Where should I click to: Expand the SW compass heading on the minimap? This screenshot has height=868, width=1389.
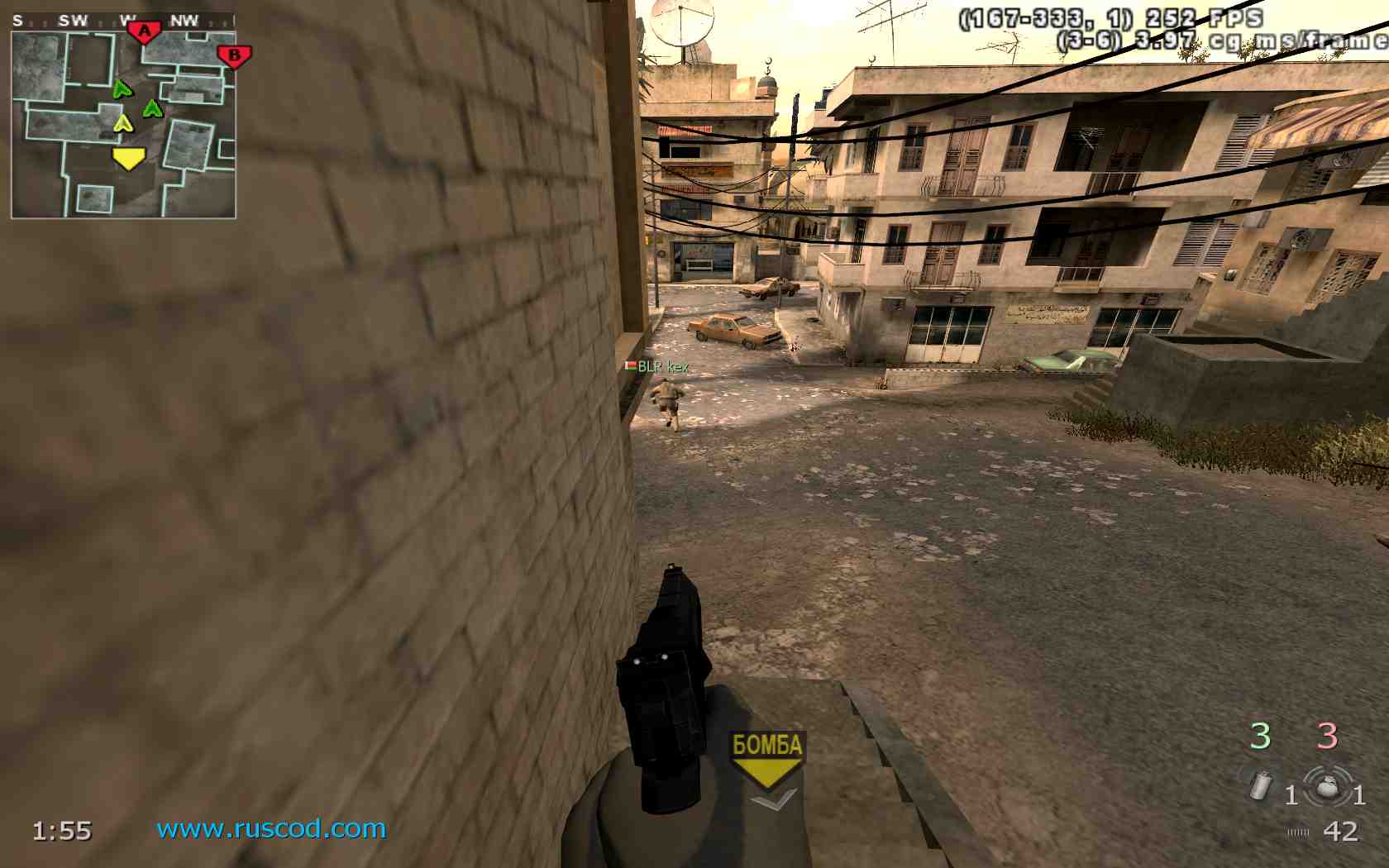click(x=72, y=19)
